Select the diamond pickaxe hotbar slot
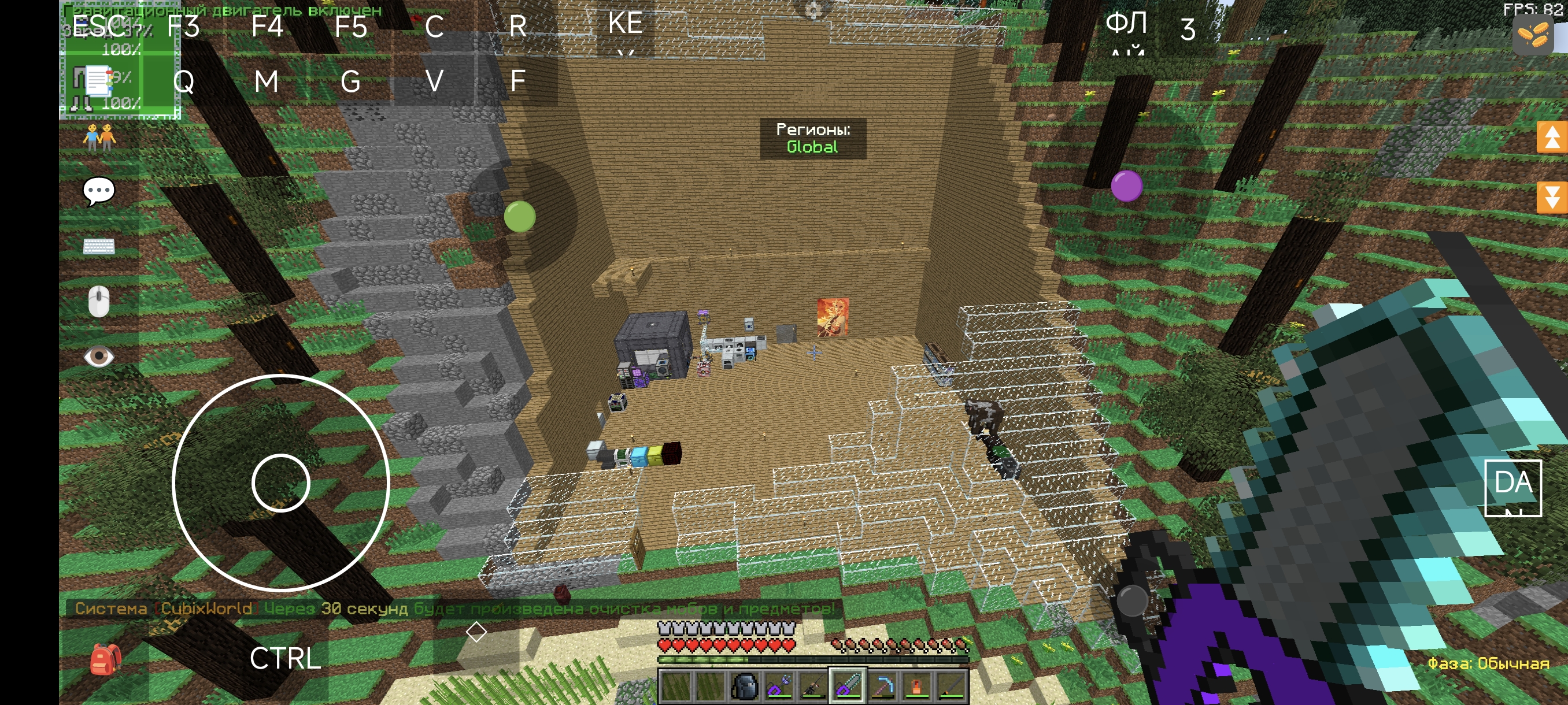The image size is (1568, 705). click(x=882, y=687)
